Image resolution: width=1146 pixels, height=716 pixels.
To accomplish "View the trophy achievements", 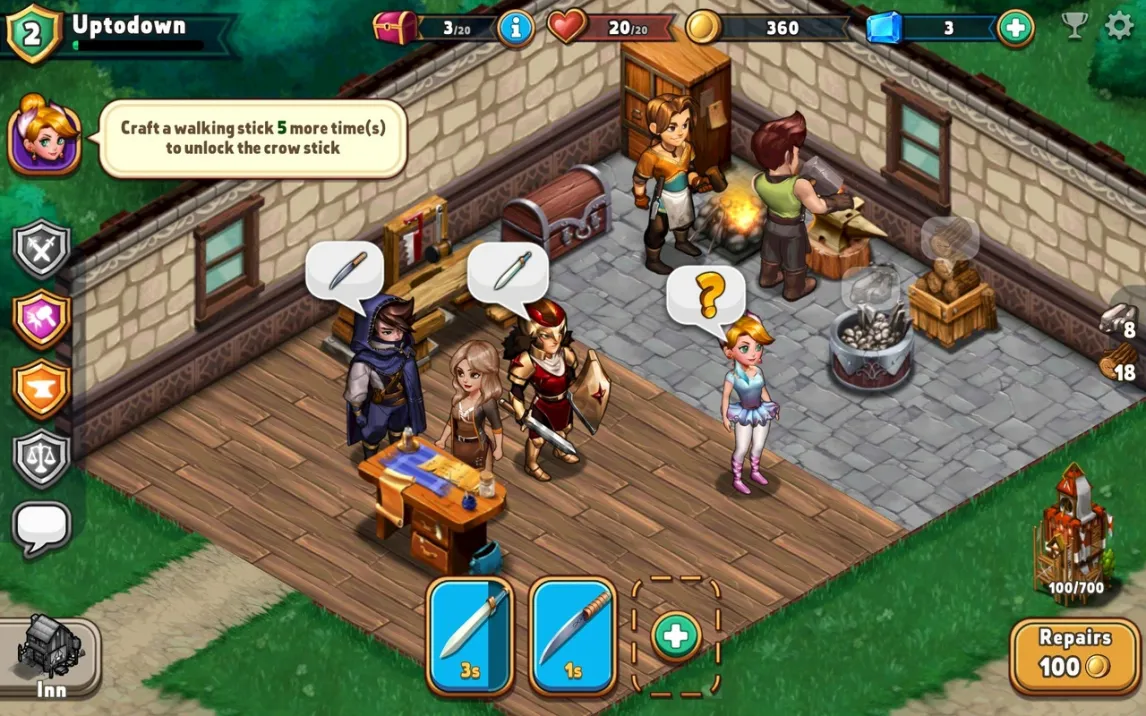I will [x=1075, y=26].
